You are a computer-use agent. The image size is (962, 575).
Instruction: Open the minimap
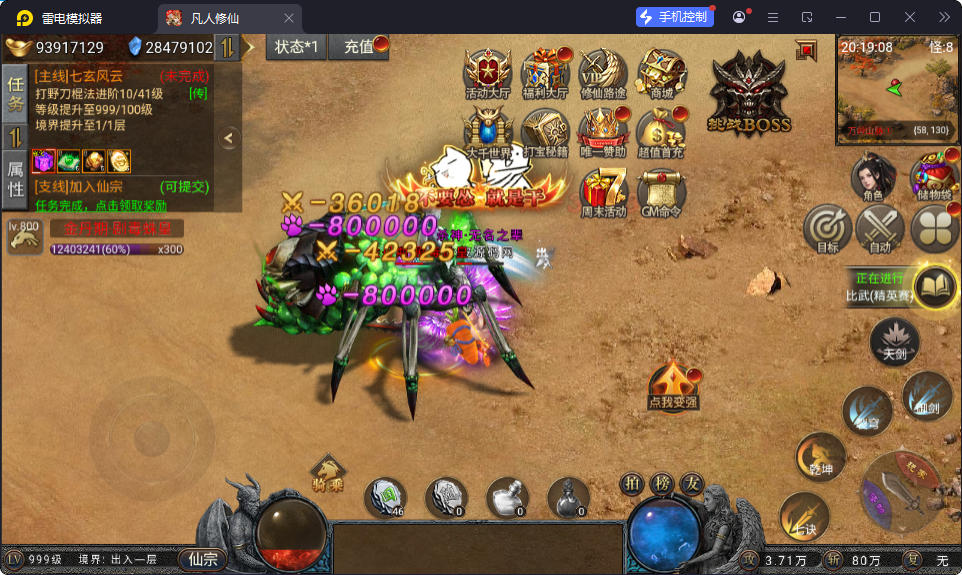(x=897, y=88)
